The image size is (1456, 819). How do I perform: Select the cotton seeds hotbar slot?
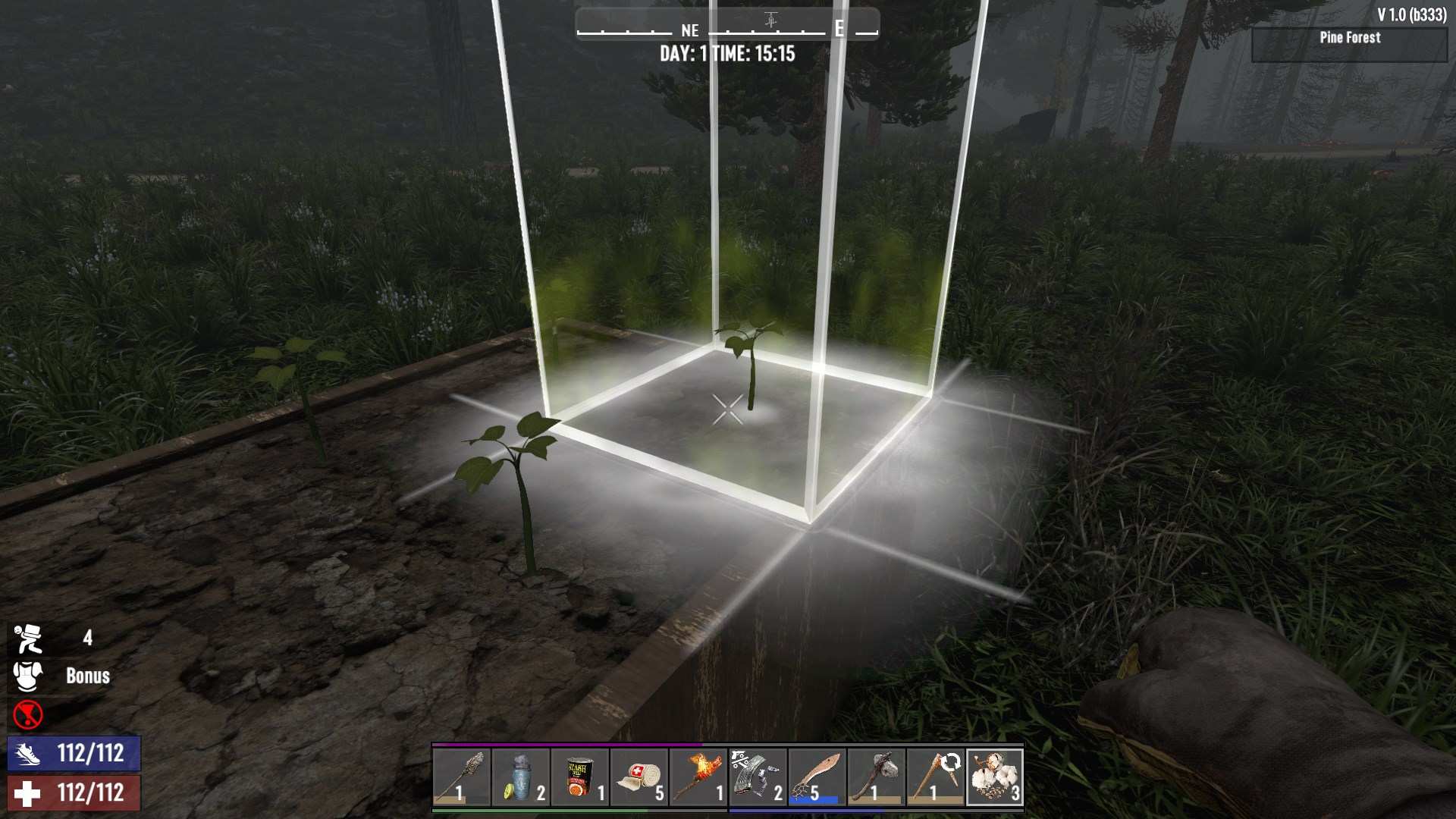point(995,777)
